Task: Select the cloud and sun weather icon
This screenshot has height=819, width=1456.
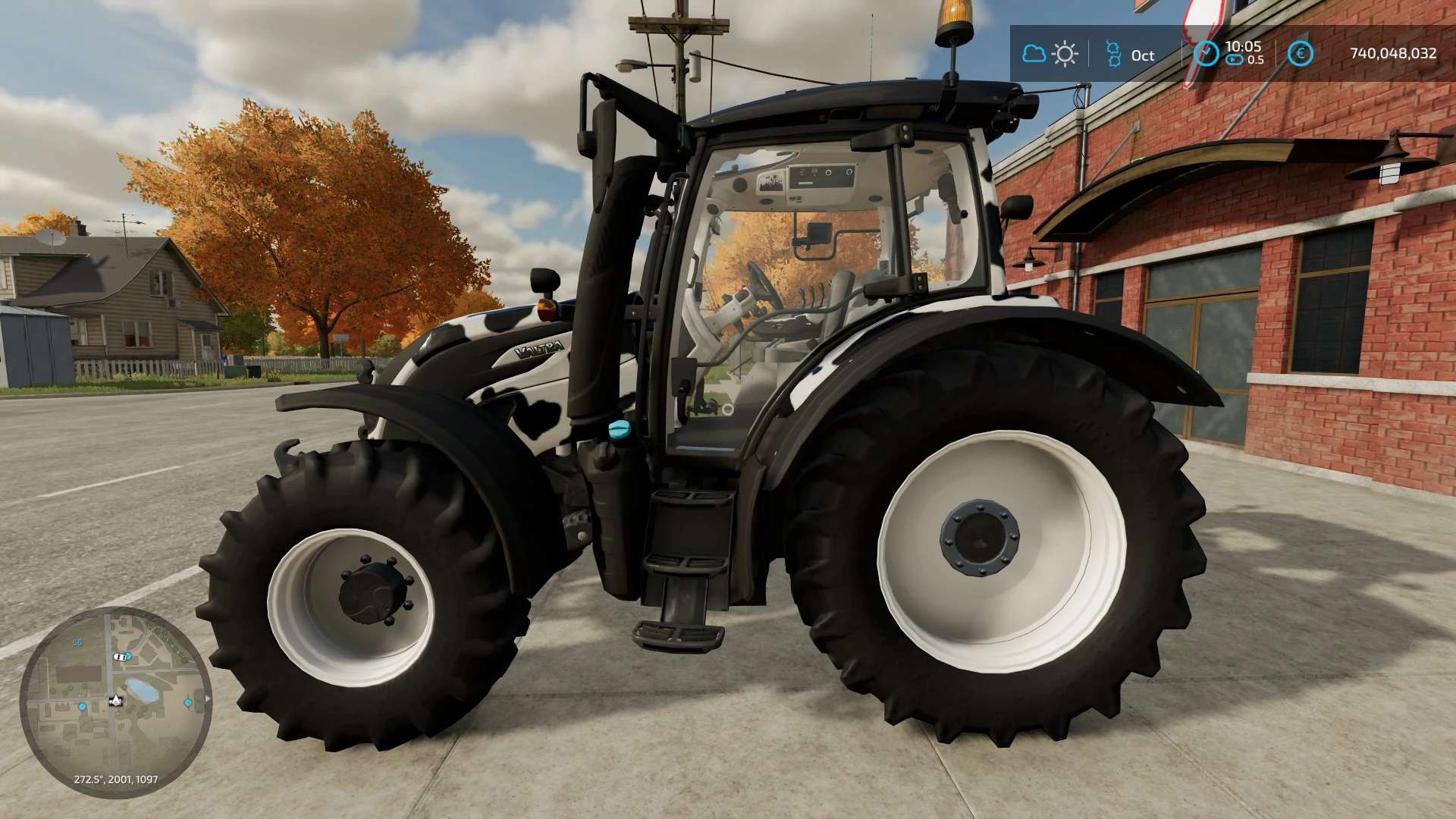Action: (x=1050, y=55)
